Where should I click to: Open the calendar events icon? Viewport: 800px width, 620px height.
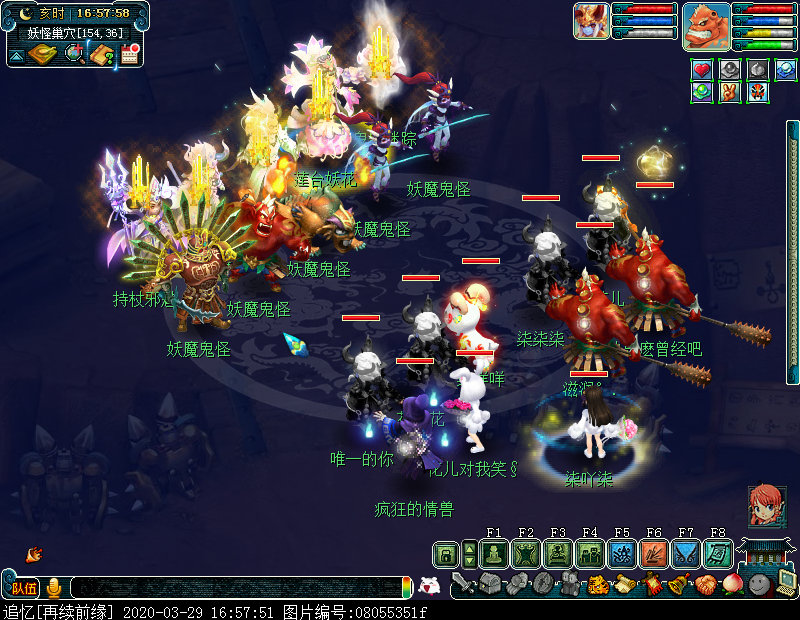129,53
